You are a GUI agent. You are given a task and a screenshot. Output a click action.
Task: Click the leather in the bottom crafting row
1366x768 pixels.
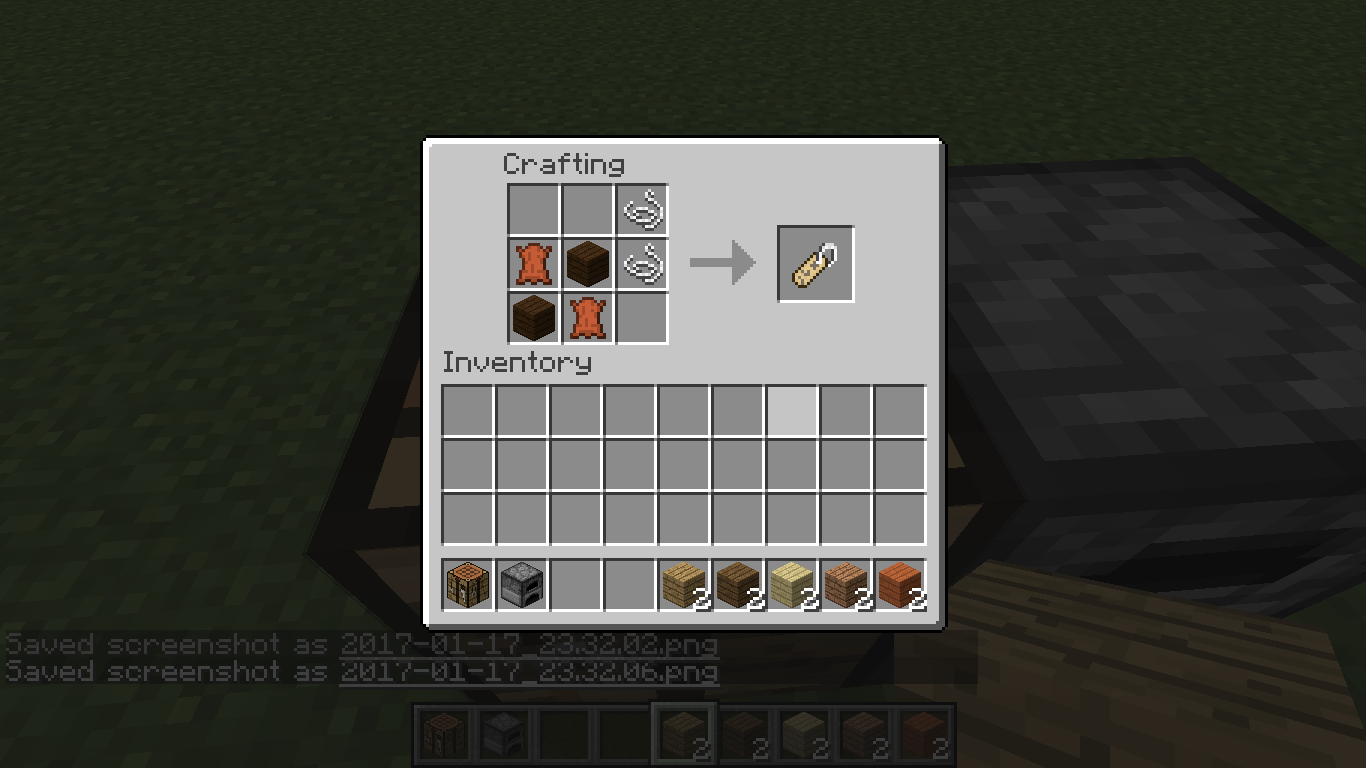[x=587, y=318]
